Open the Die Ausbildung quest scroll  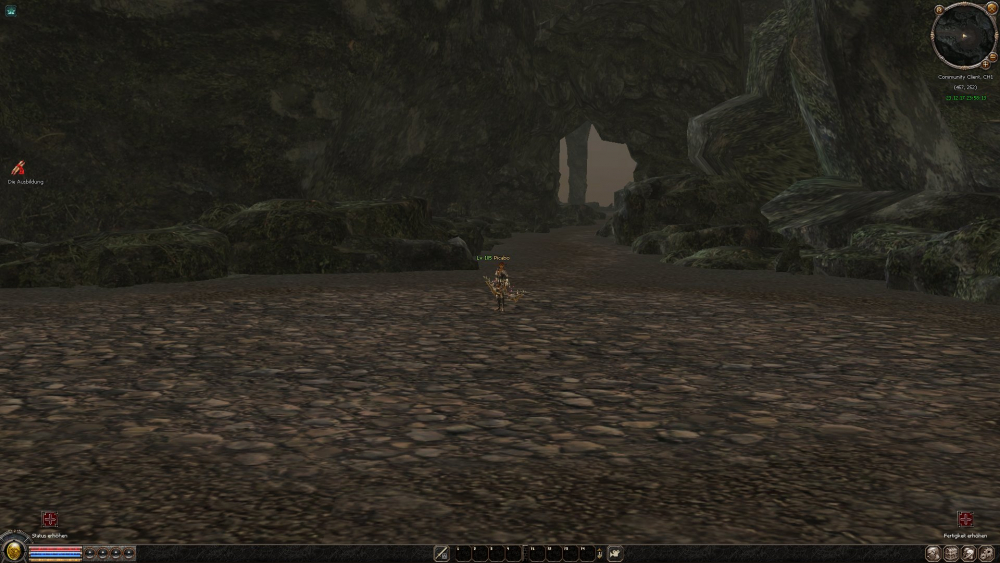coord(17,169)
